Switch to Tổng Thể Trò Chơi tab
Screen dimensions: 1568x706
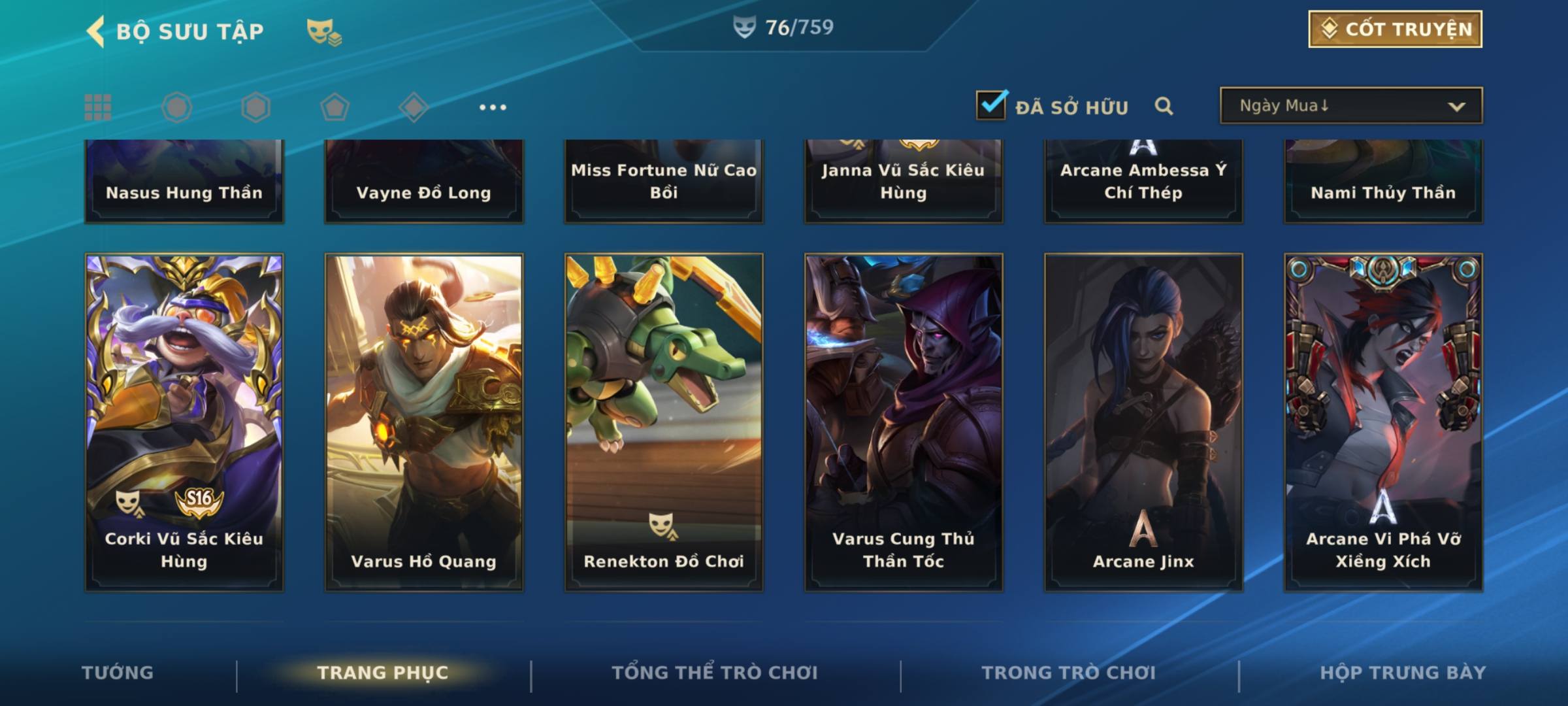coord(715,673)
